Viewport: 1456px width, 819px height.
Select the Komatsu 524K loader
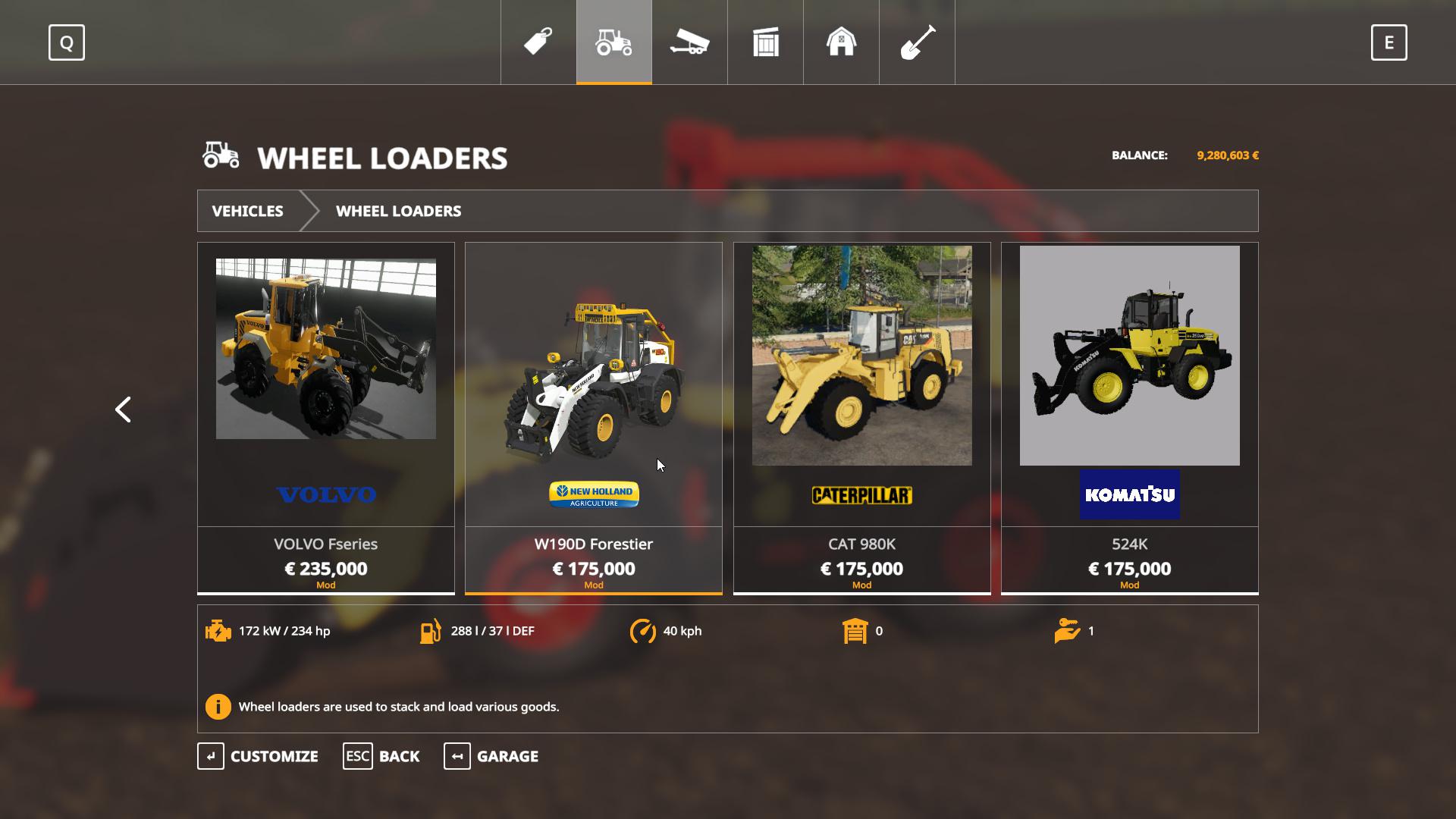pyautogui.click(x=1129, y=418)
